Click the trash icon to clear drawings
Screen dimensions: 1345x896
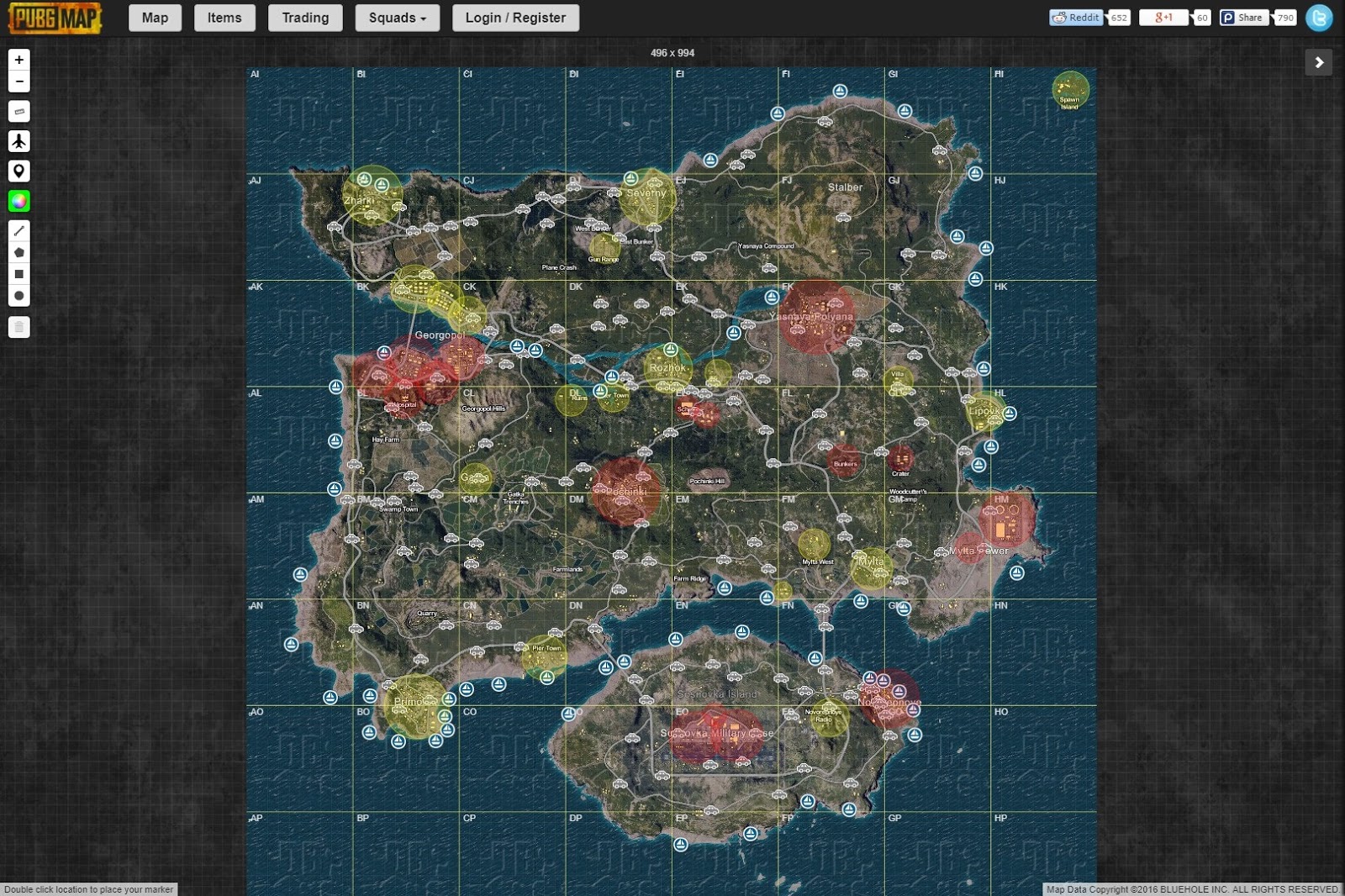[x=18, y=327]
